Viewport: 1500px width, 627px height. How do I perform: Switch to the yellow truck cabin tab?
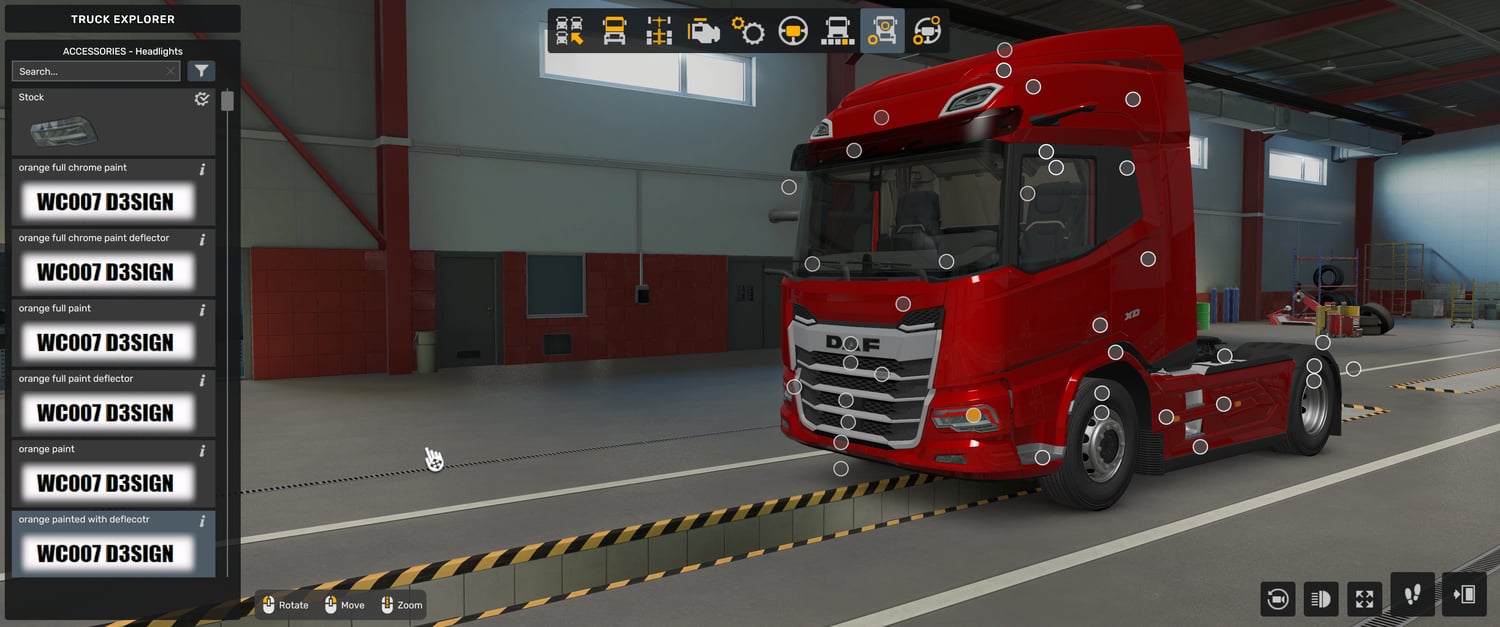(614, 31)
